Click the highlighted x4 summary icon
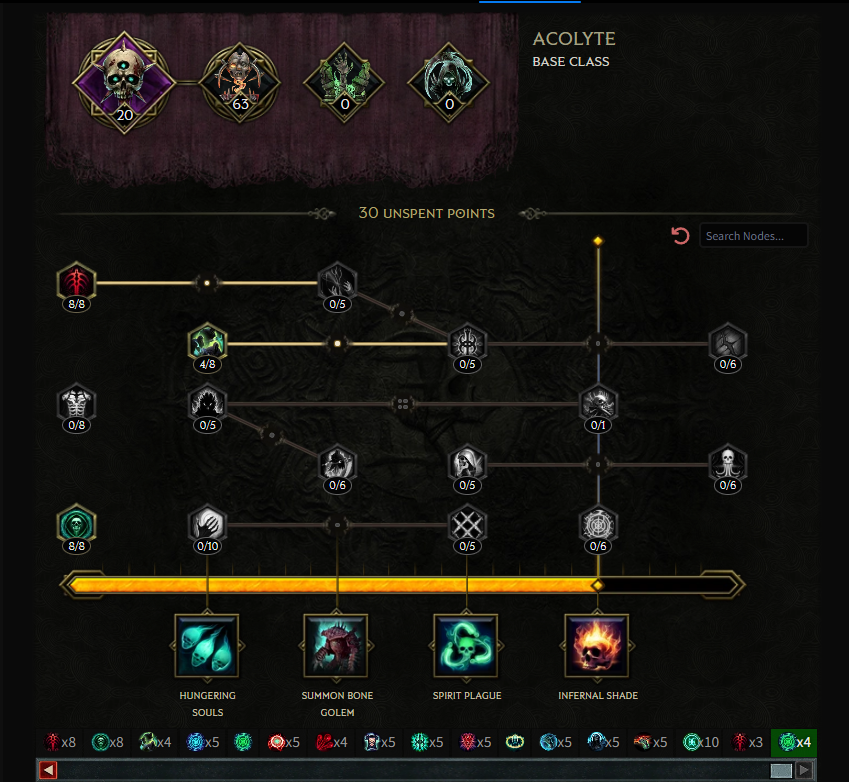 (795, 743)
